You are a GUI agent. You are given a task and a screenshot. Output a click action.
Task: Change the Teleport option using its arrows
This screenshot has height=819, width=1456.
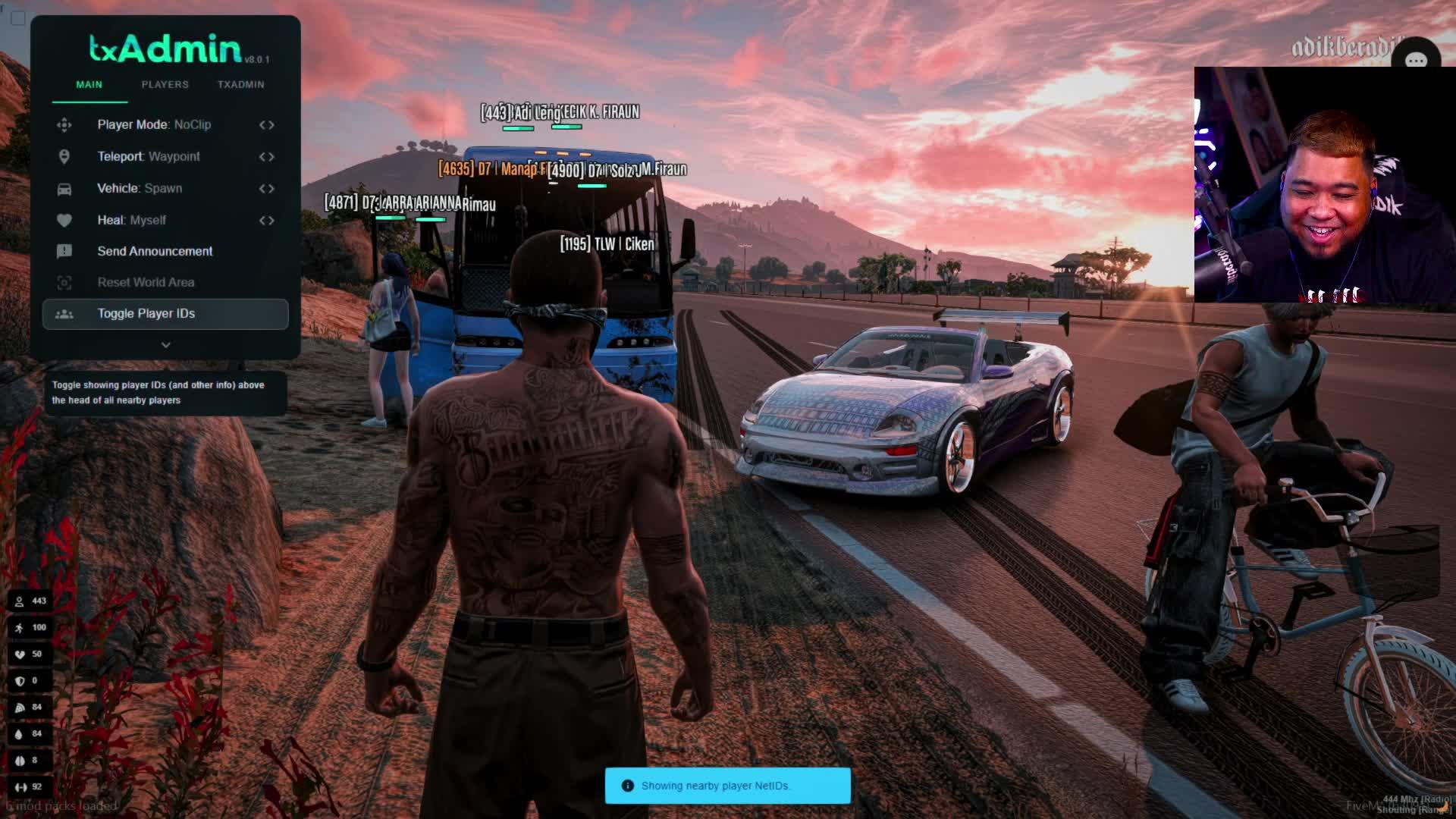[x=266, y=156]
